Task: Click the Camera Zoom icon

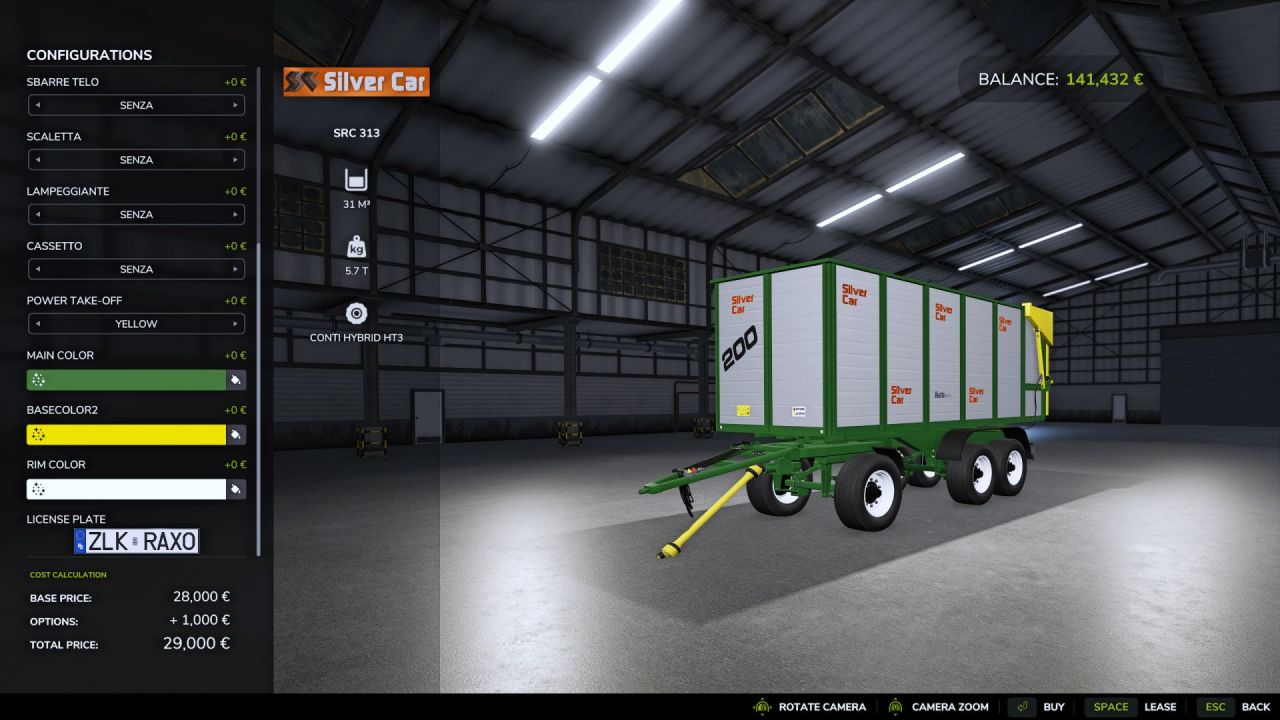Action: [898, 706]
